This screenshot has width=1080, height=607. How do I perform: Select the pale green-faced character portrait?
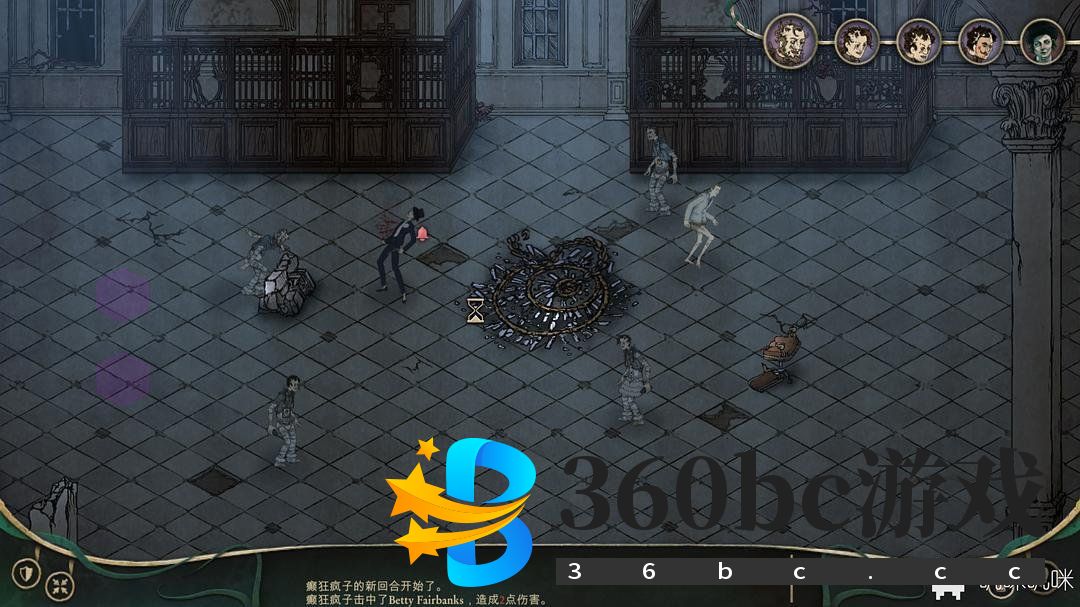1041,42
